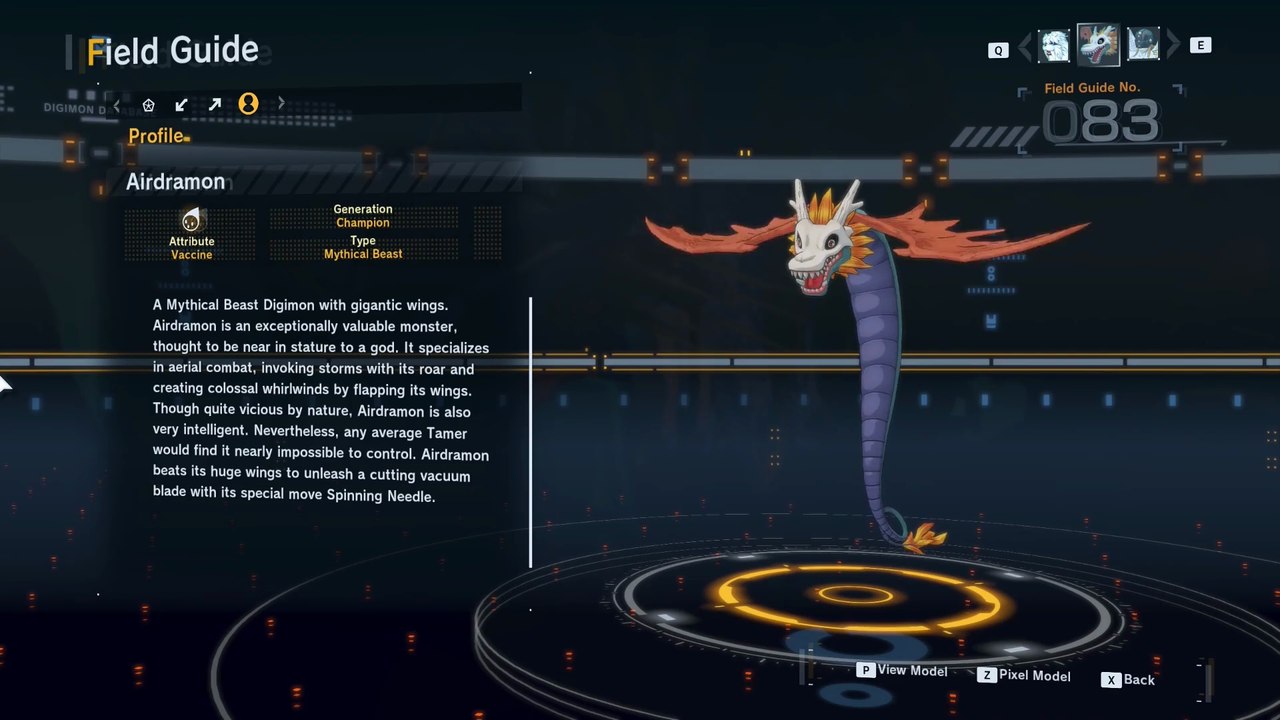This screenshot has width=1280, height=720.
Task: Go to the previous Digimon with left arrow
Action: click(x=1024, y=46)
